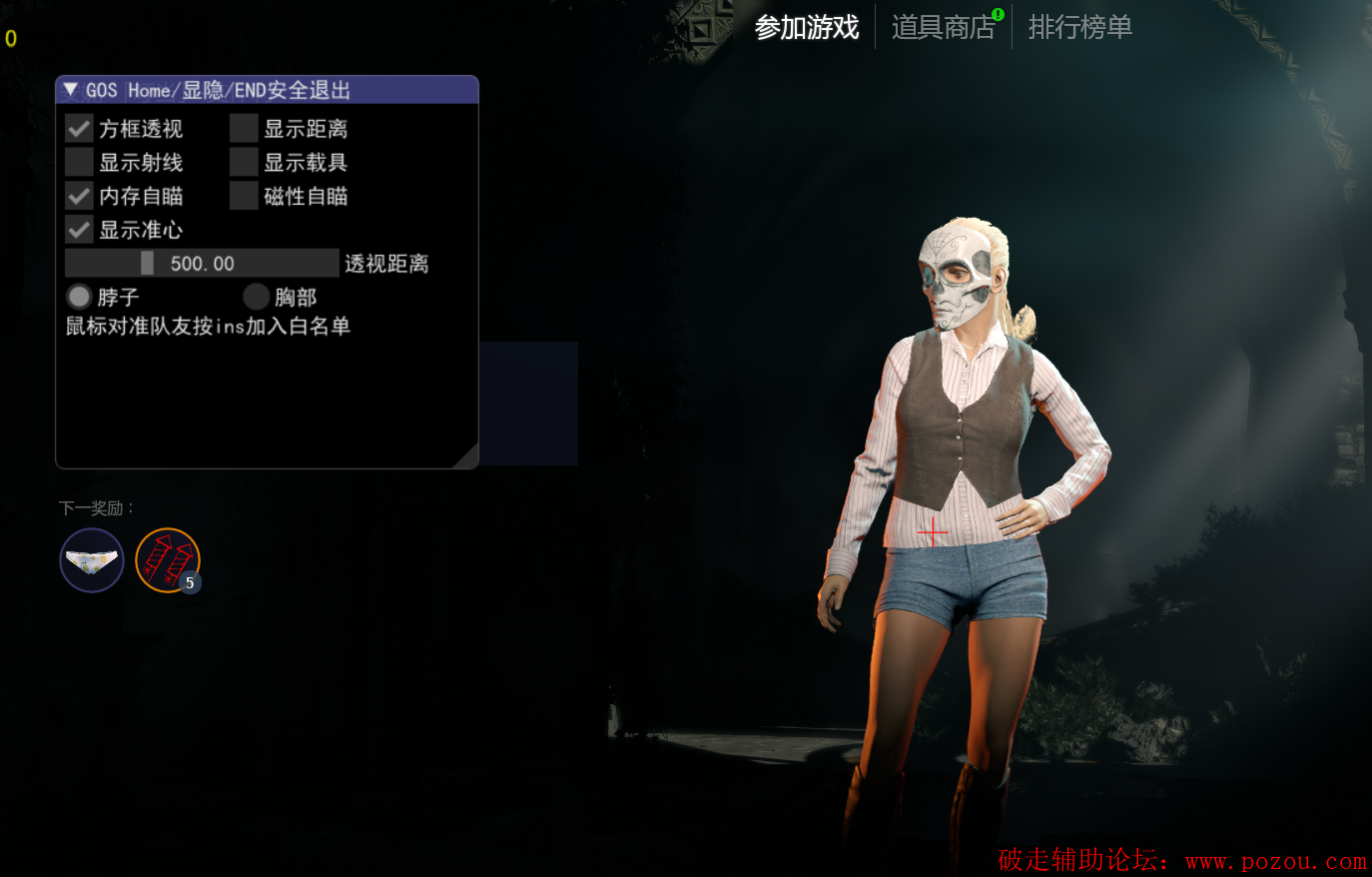Select the firecrackers reward icon

point(168,560)
